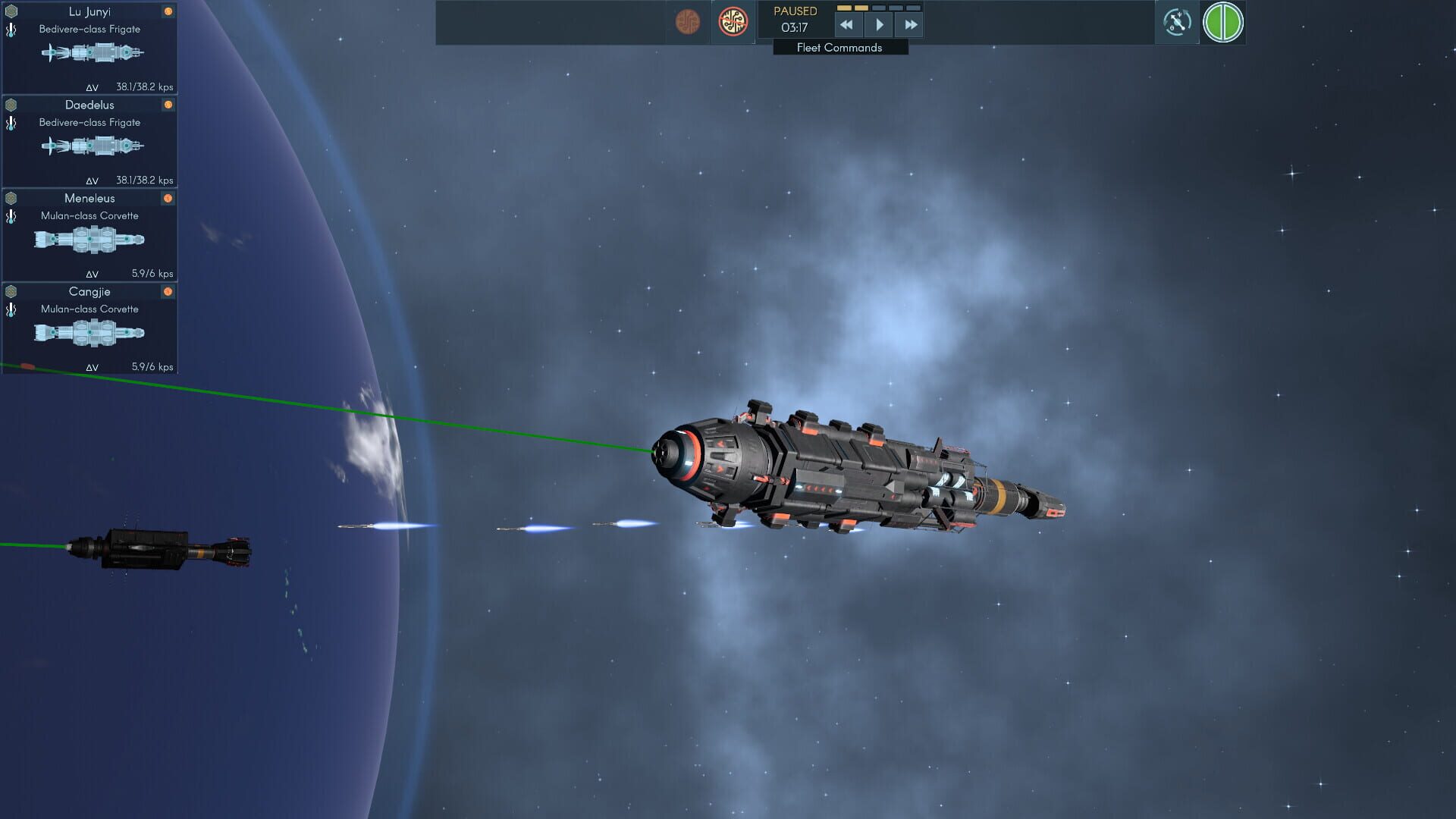Click the thermal signature icon on Daedelus card

click(x=11, y=123)
